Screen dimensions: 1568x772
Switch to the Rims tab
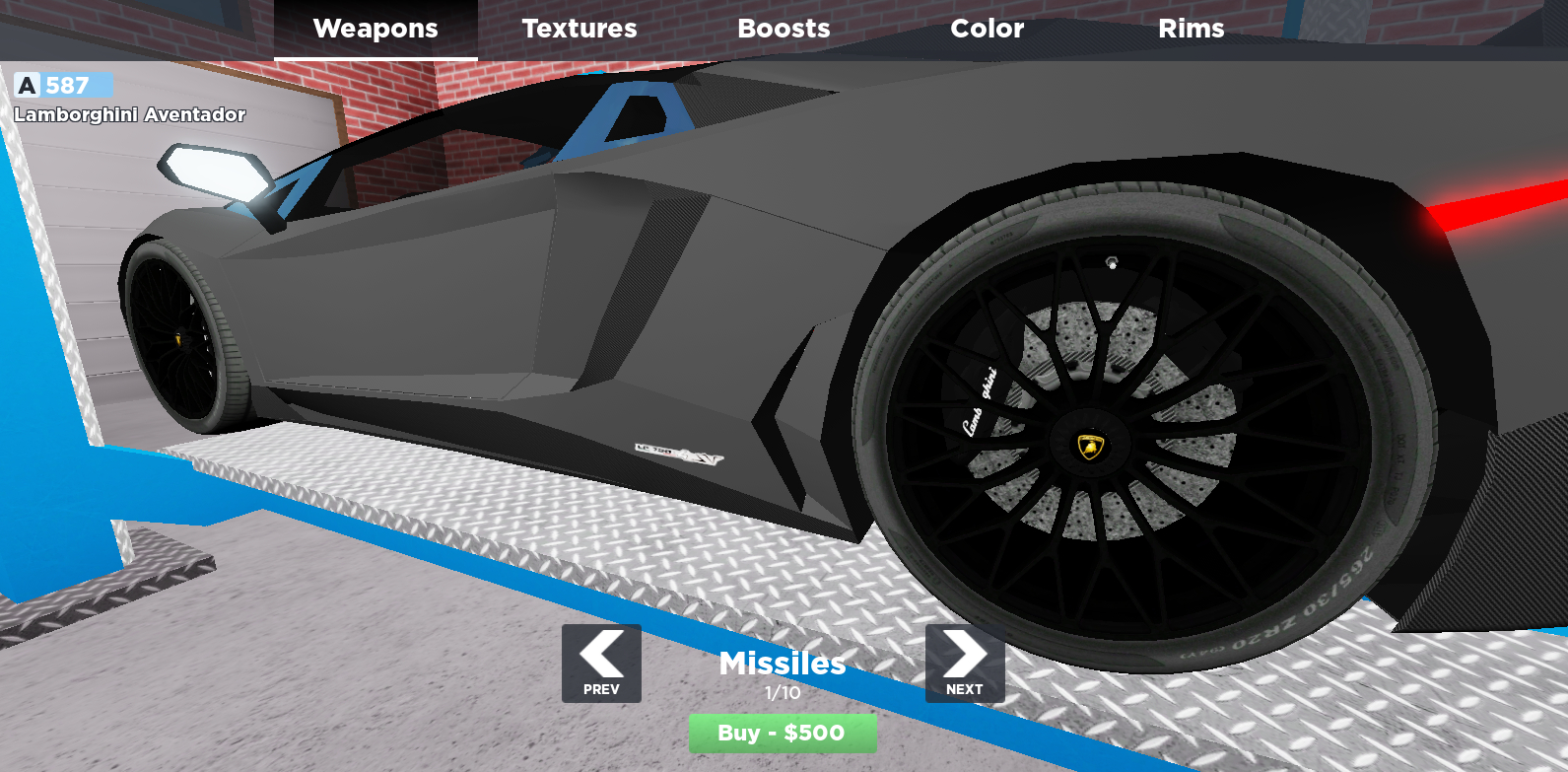pos(1192,28)
